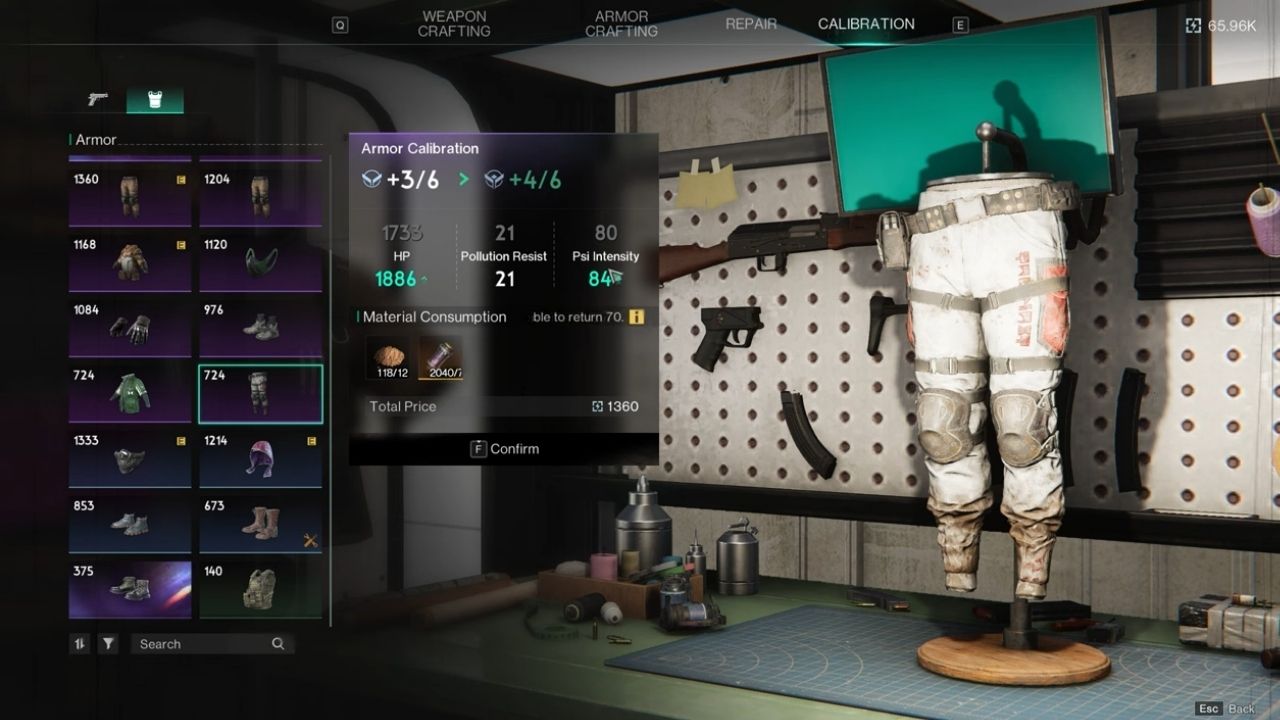Select the armor category vest icon
This screenshot has height=720, width=1280.
(x=155, y=101)
